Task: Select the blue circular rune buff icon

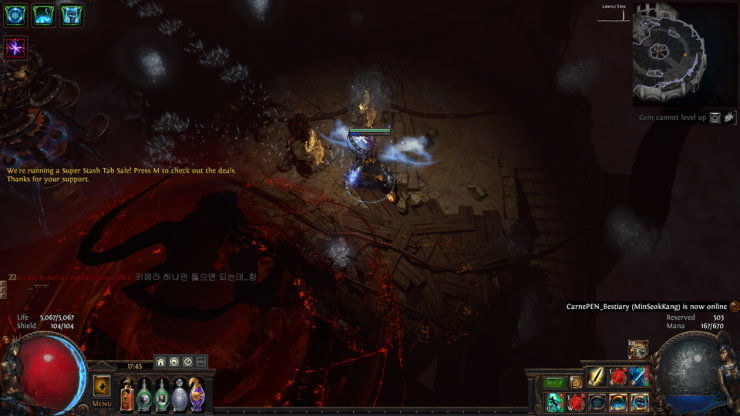Action: [15, 15]
